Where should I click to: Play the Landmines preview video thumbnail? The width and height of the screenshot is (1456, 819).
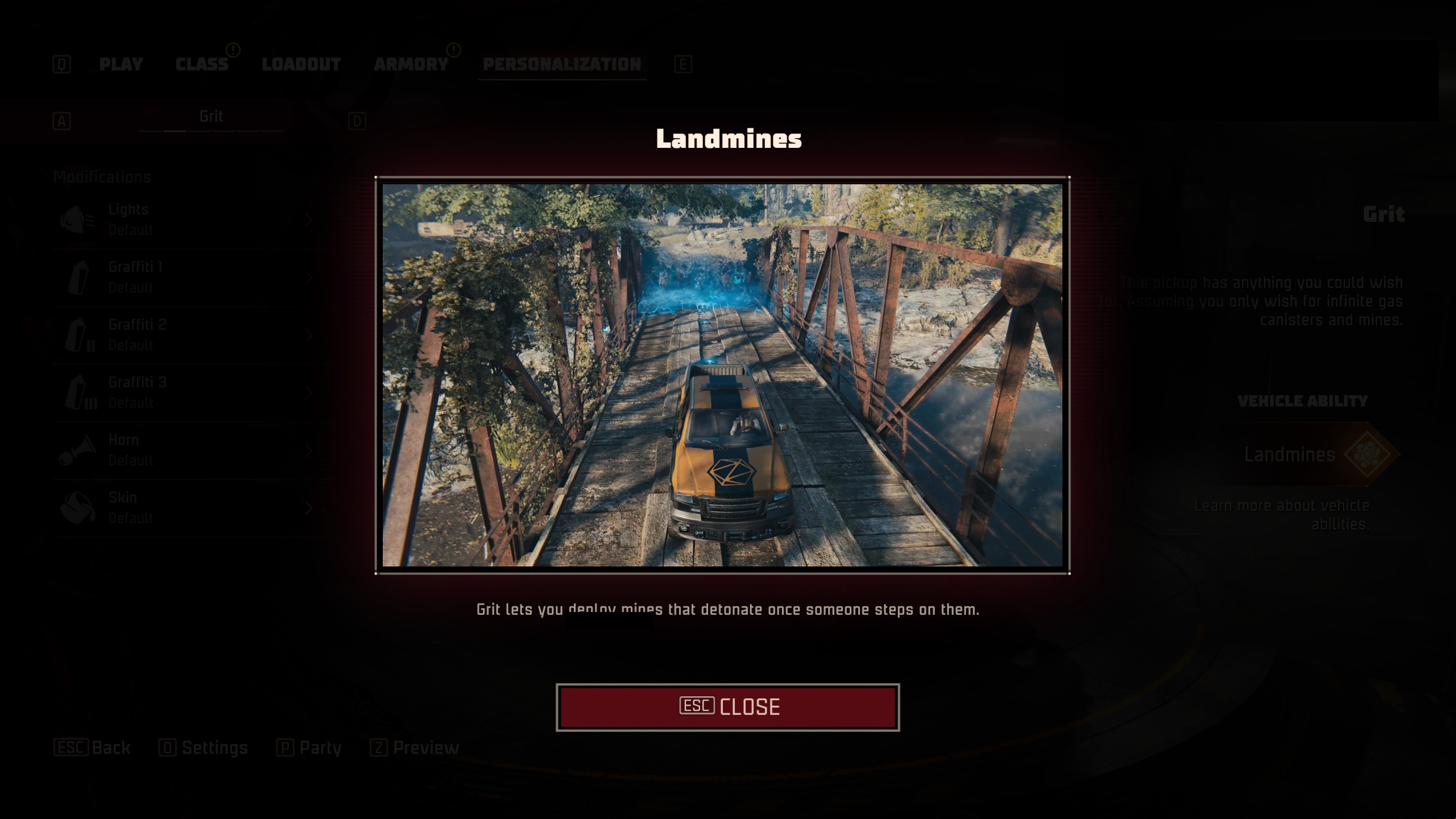tap(722, 375)
